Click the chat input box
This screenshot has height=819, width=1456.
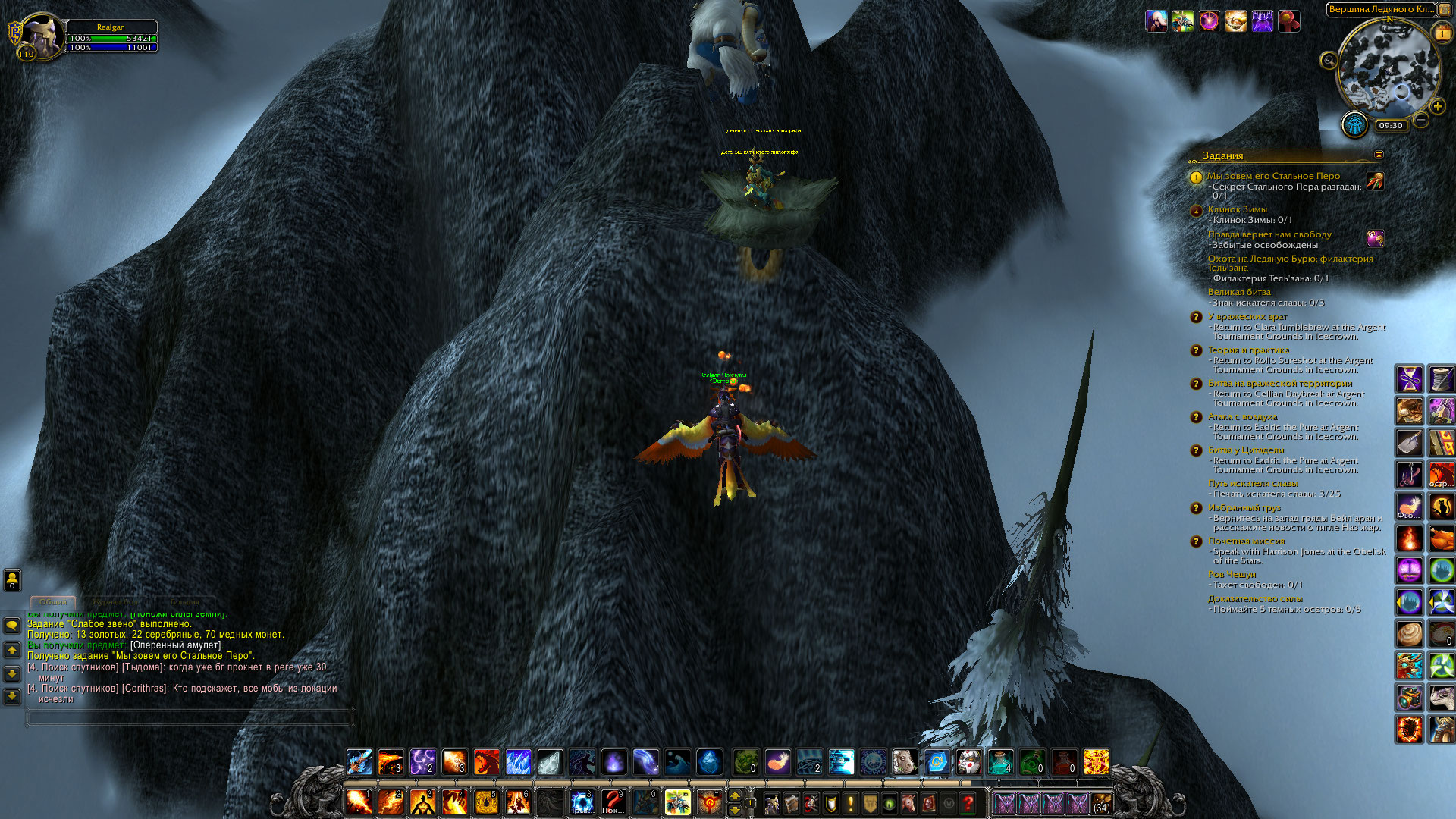pyautogui.click(x=190, y=717)
